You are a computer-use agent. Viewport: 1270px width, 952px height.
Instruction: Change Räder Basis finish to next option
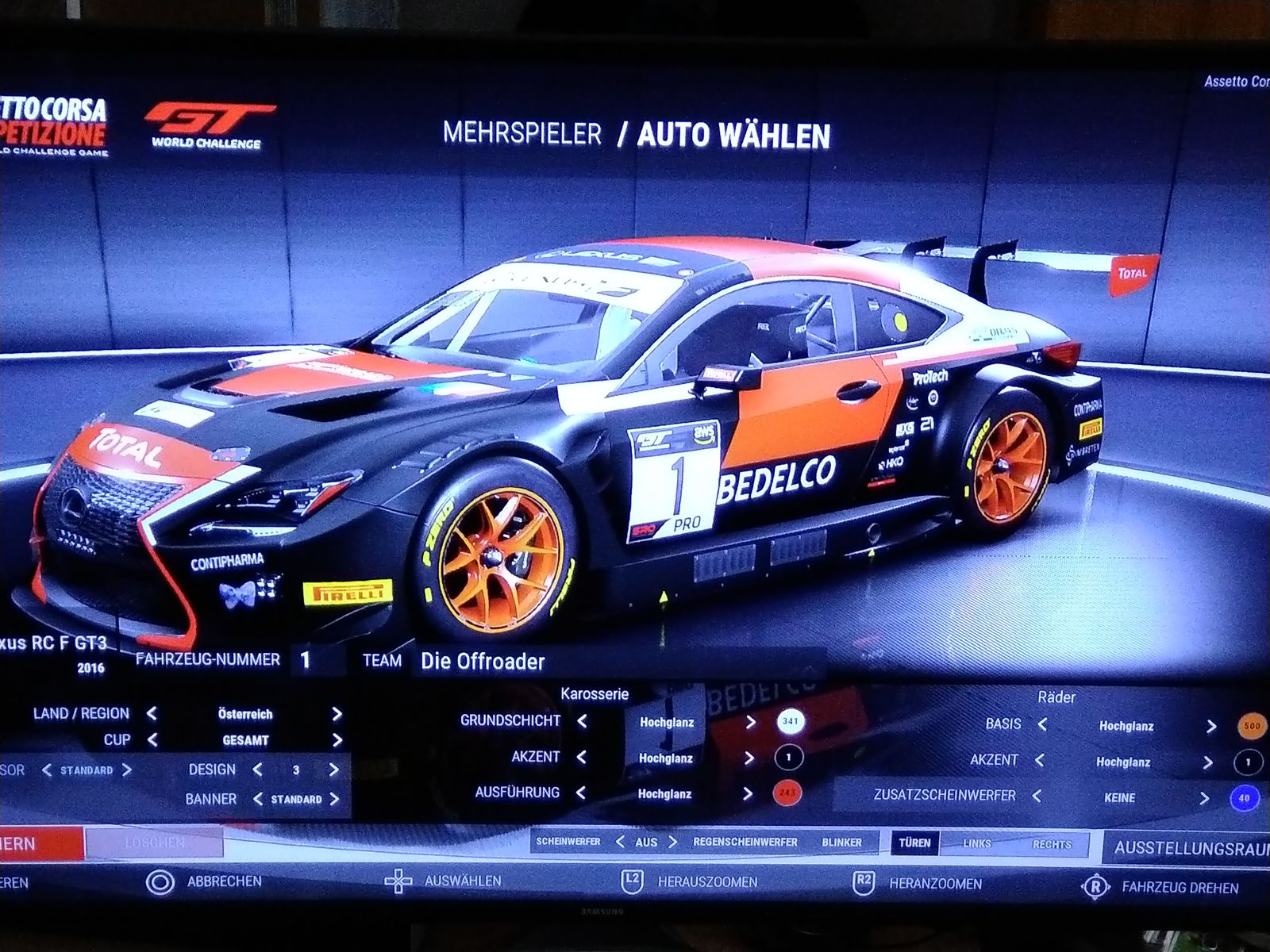(x=1211, y=726)
